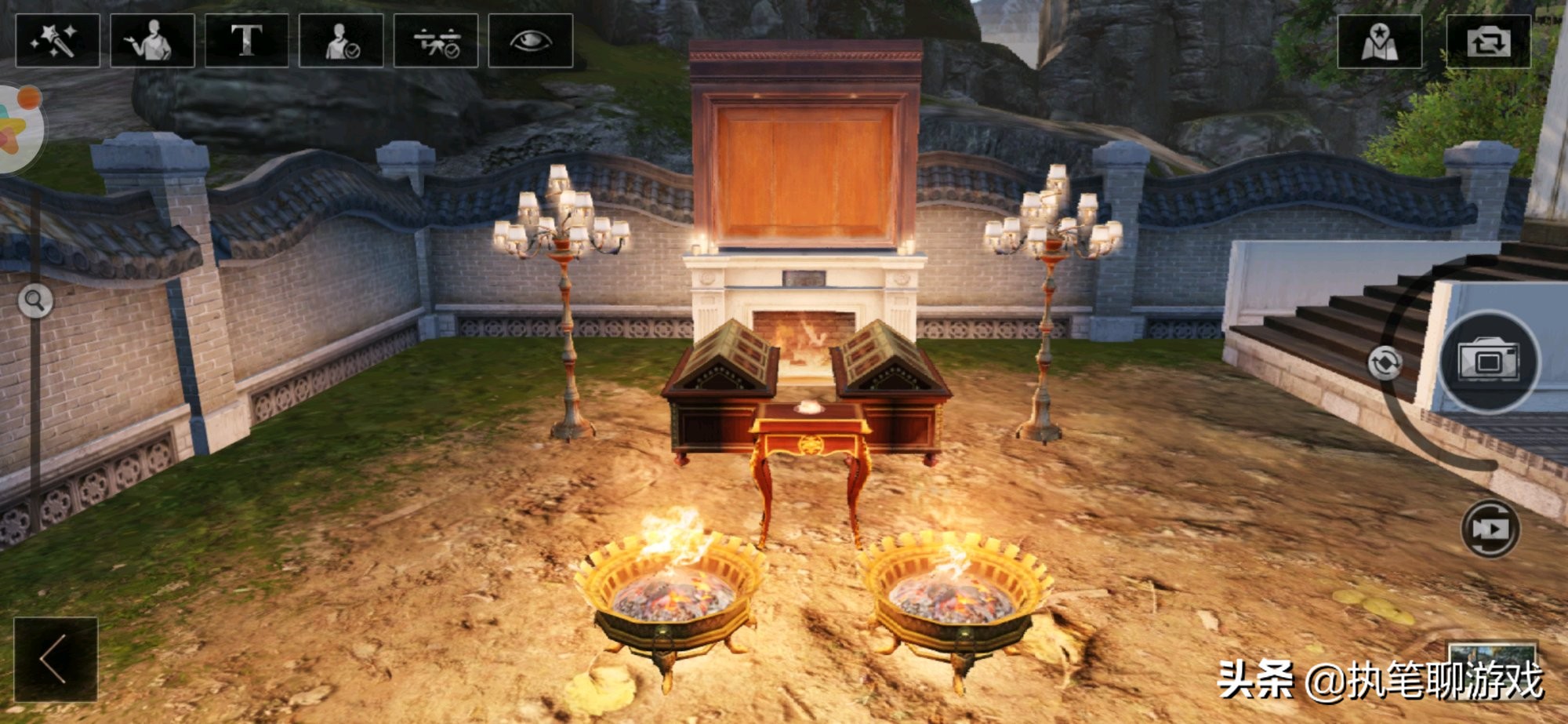Go back with the left arrow button
1568x724 pixels.
[55, 659]
